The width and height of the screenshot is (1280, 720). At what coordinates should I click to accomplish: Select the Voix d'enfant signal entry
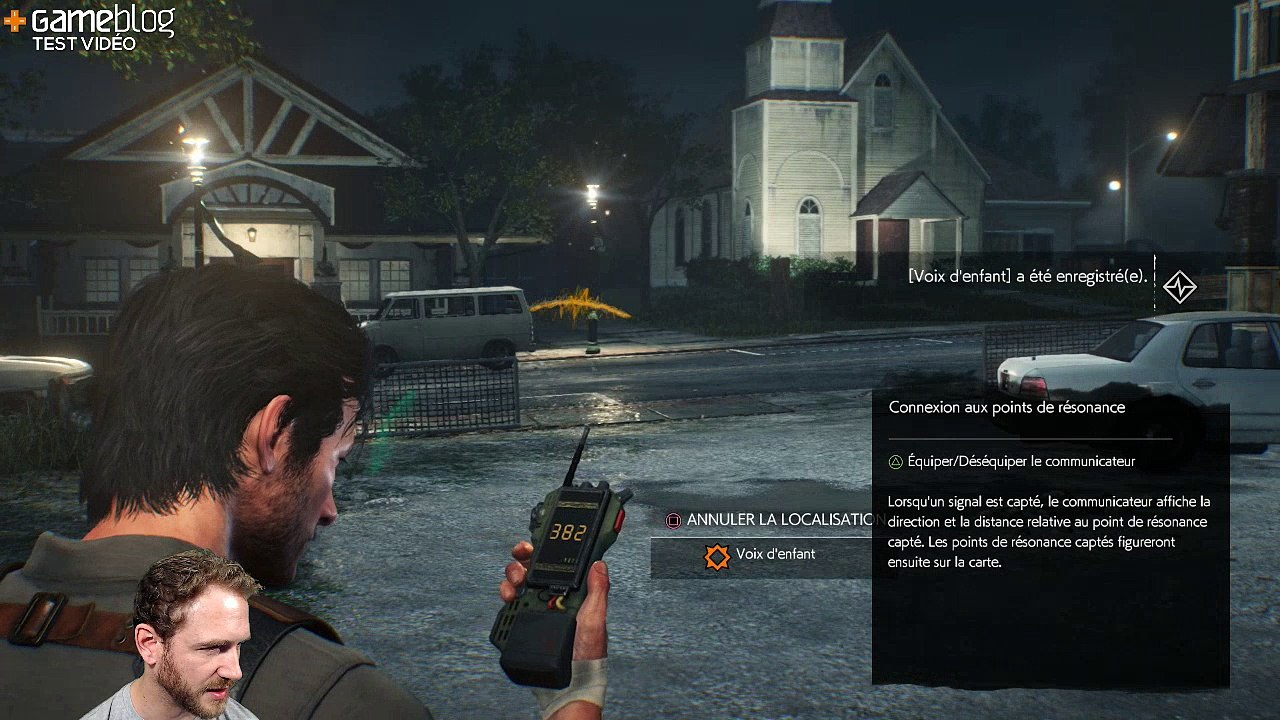[760, 556]
